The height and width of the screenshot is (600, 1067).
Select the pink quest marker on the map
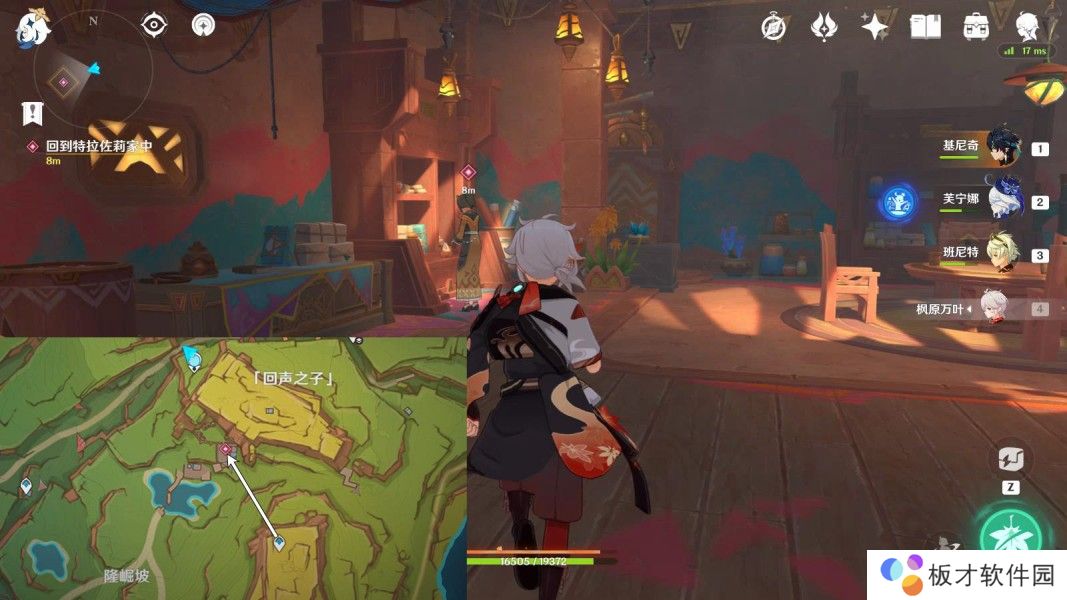point(226,450)
